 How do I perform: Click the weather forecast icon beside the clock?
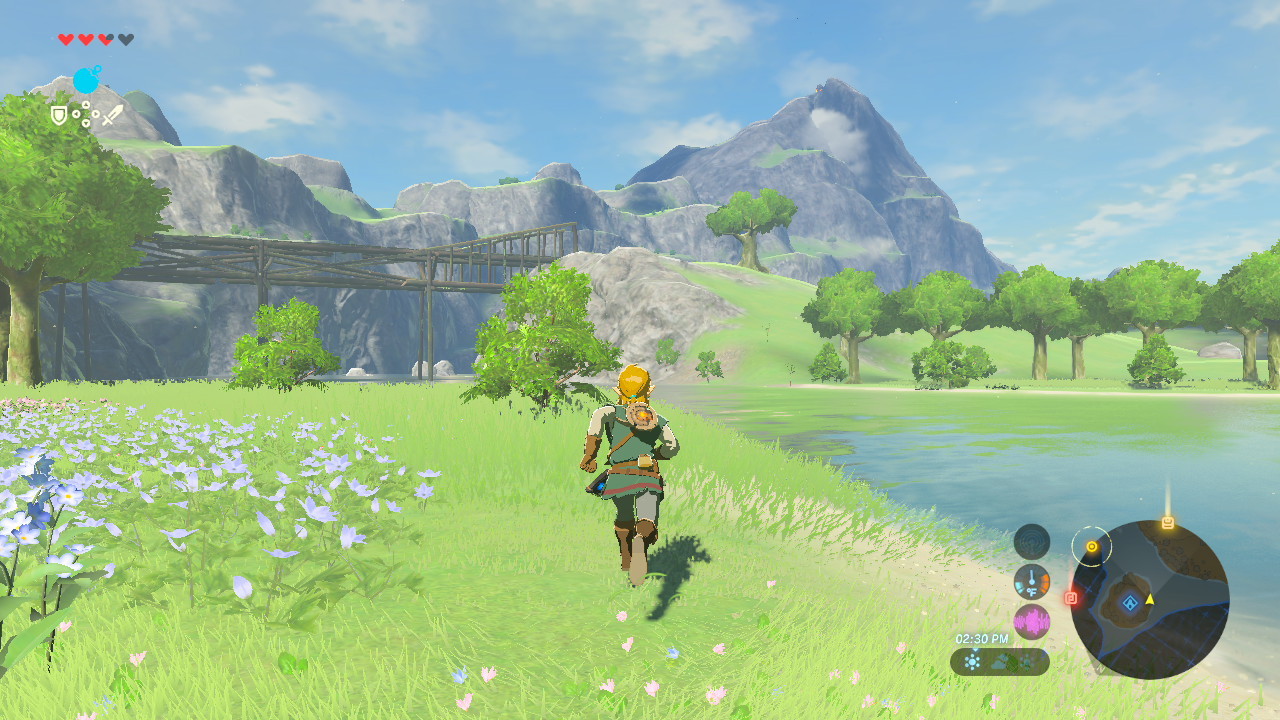point(970,660)
